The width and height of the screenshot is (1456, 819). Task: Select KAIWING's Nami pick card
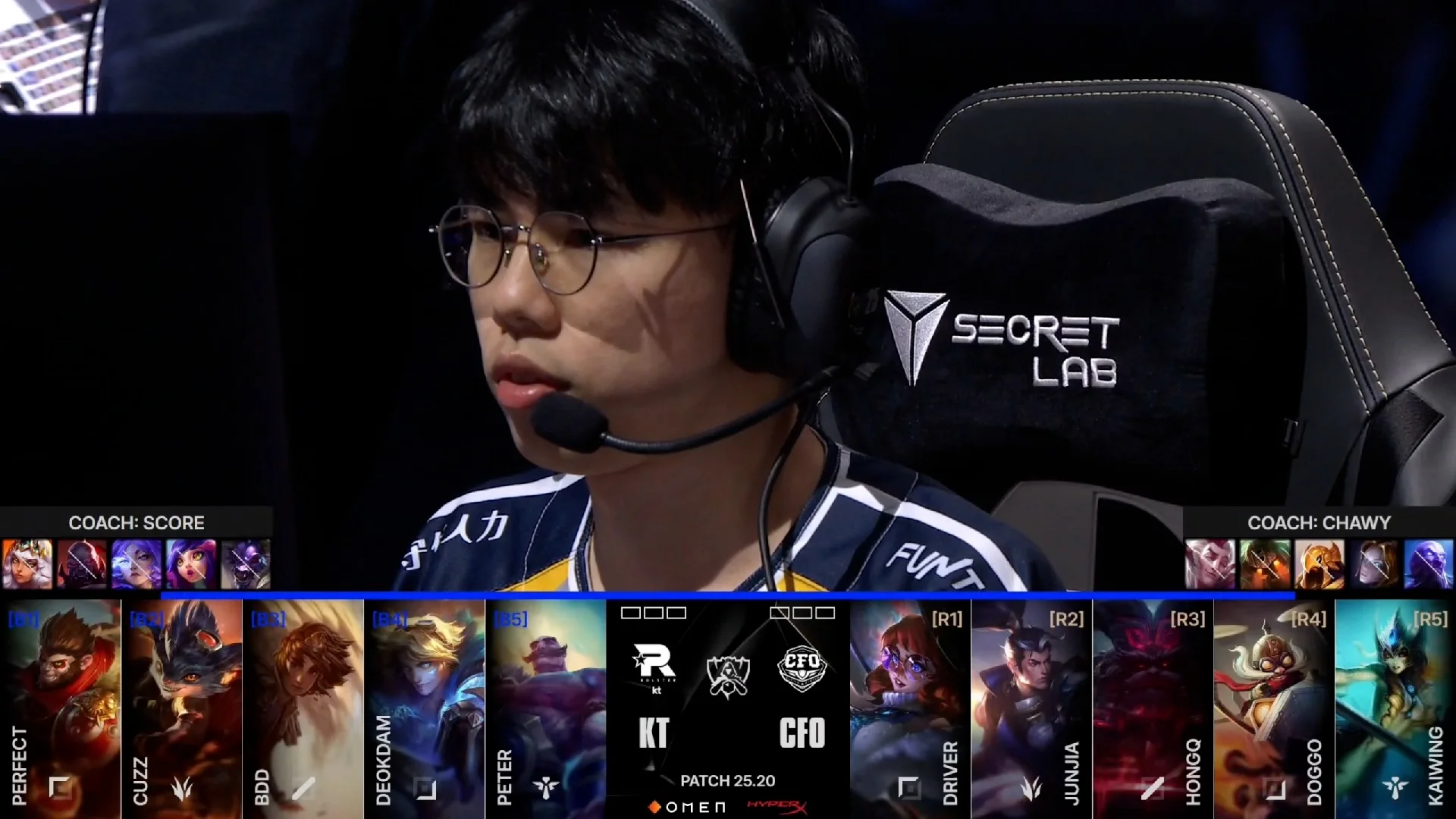[x=1395, y=705]
